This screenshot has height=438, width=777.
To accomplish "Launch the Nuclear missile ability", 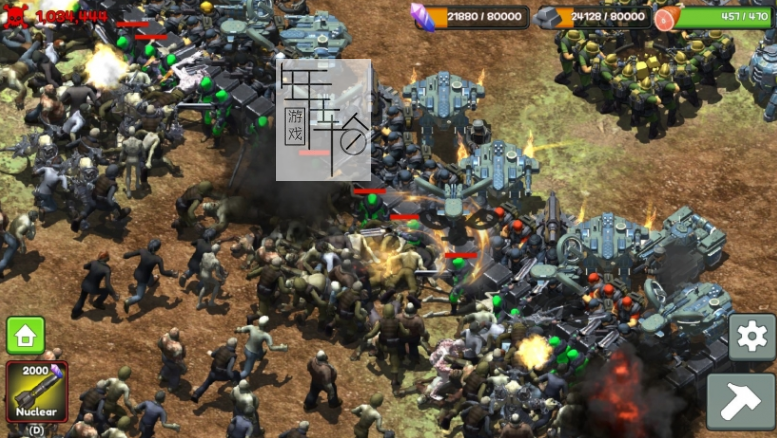I will 37,391.
